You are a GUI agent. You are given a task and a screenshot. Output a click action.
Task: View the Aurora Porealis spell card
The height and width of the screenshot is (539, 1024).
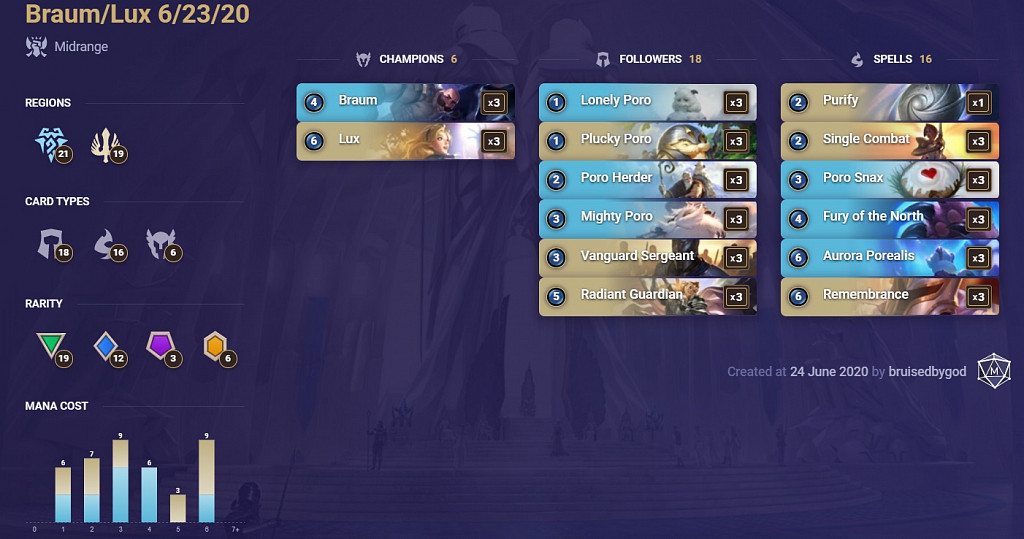click(889, 257)
